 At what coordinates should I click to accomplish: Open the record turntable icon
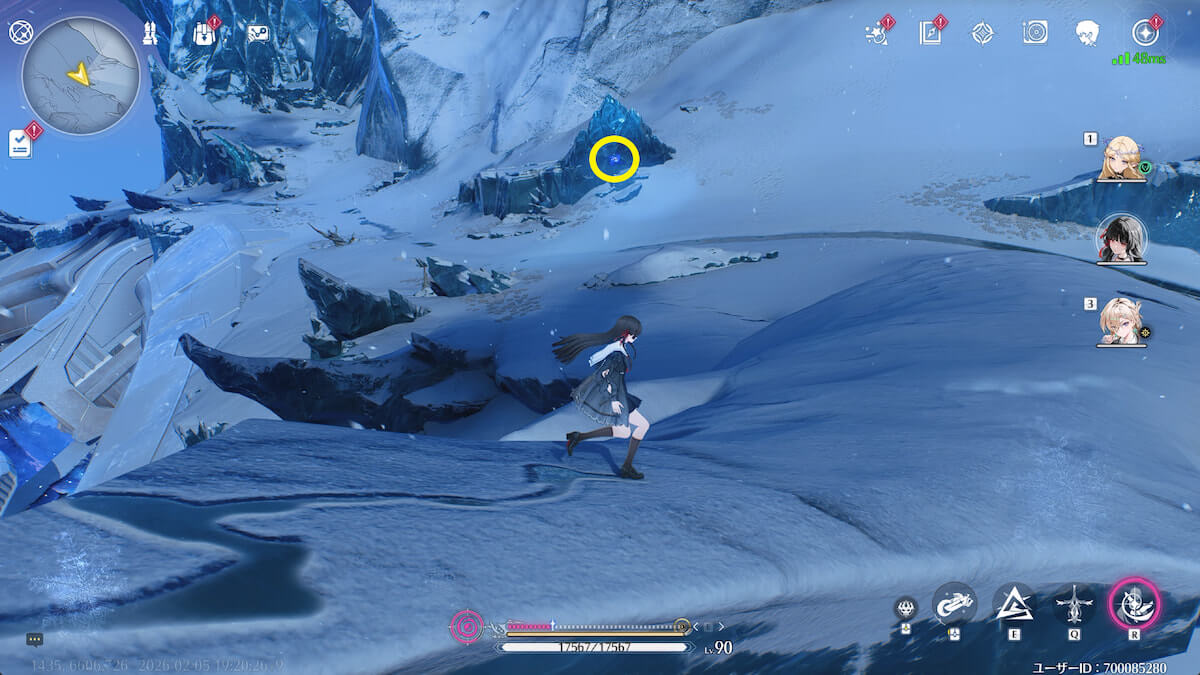(x=1035, y=33)
